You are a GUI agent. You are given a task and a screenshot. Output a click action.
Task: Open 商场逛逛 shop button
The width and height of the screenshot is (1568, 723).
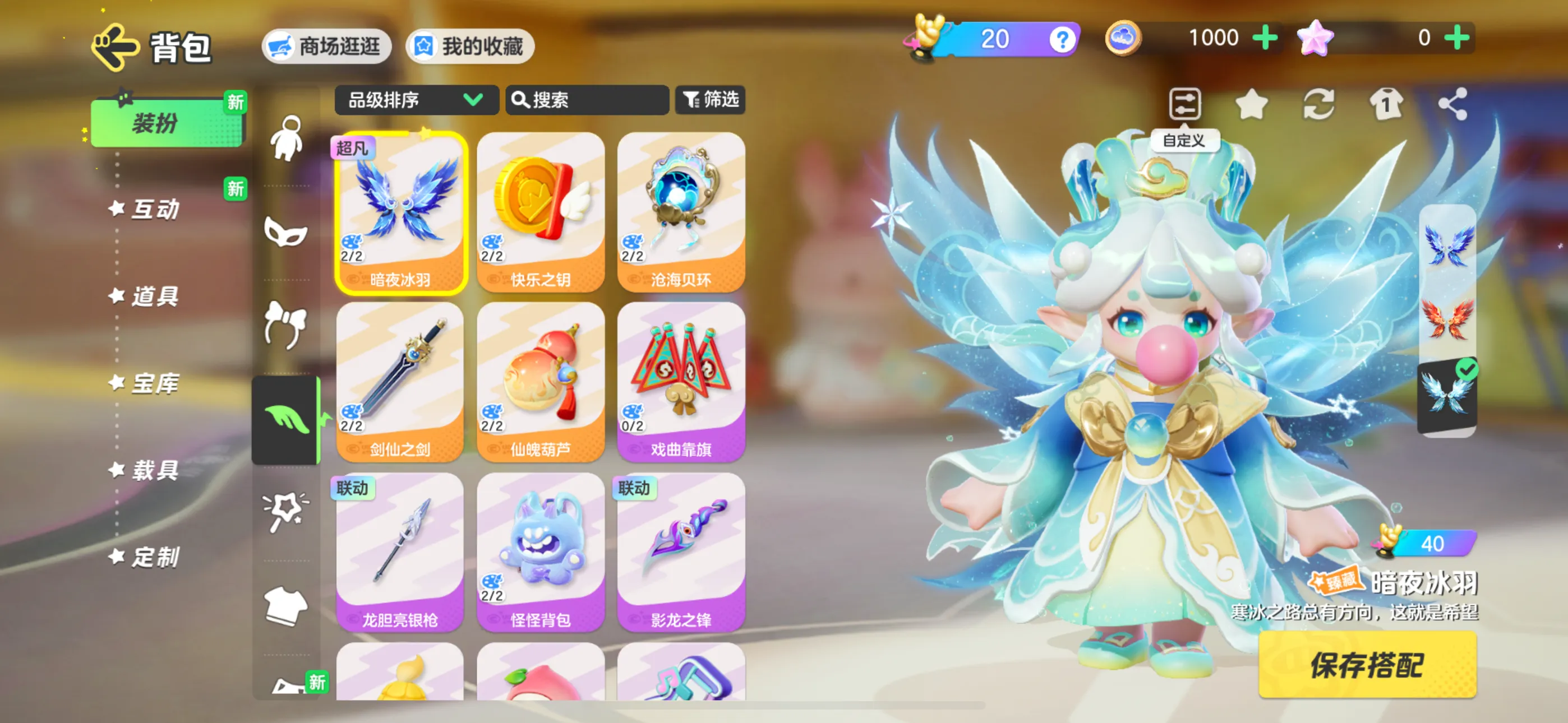pyautogui.click(x=327, y=47)
